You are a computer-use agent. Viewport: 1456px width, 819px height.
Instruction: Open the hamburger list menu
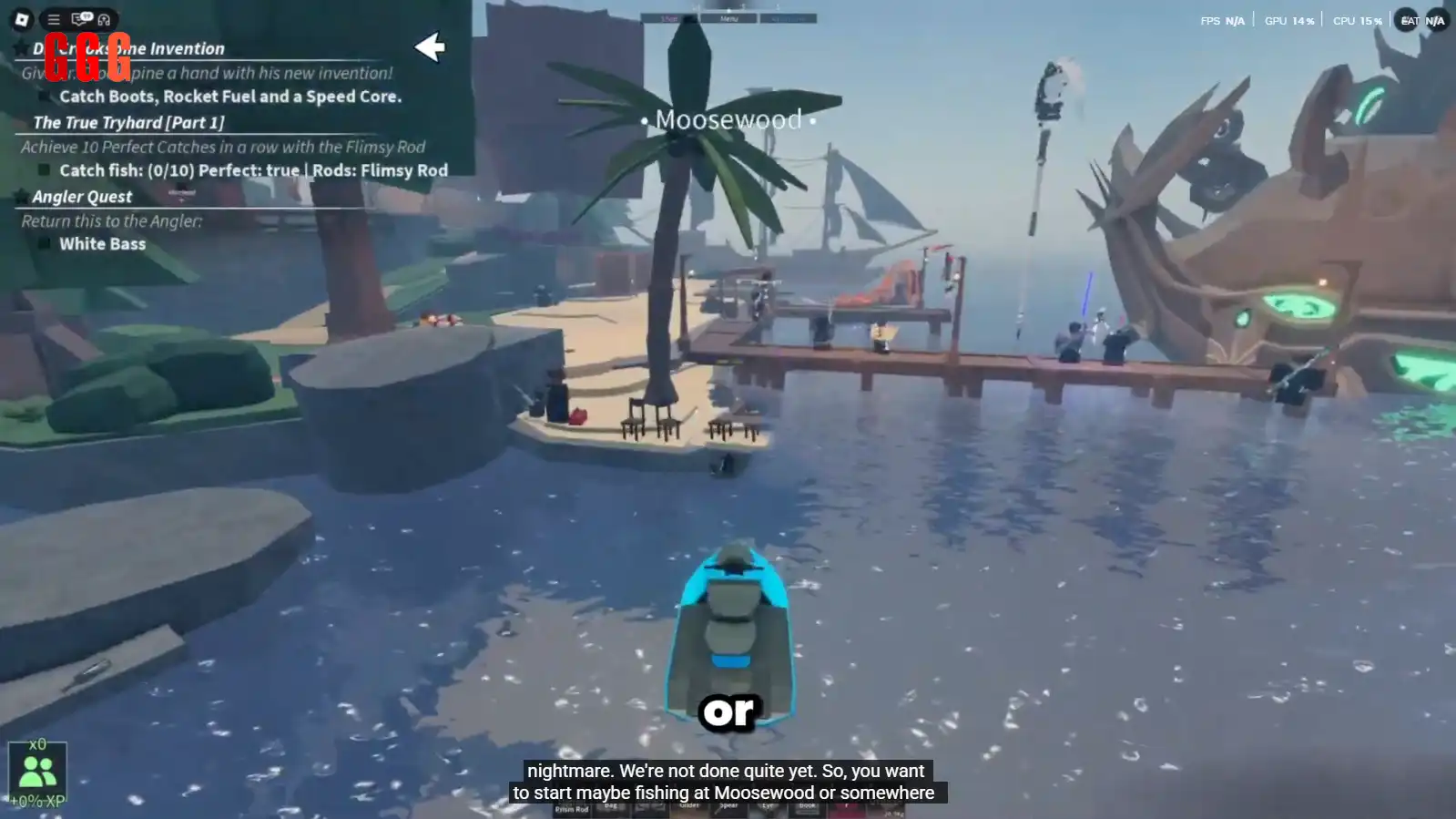click(x=54, y=19)
